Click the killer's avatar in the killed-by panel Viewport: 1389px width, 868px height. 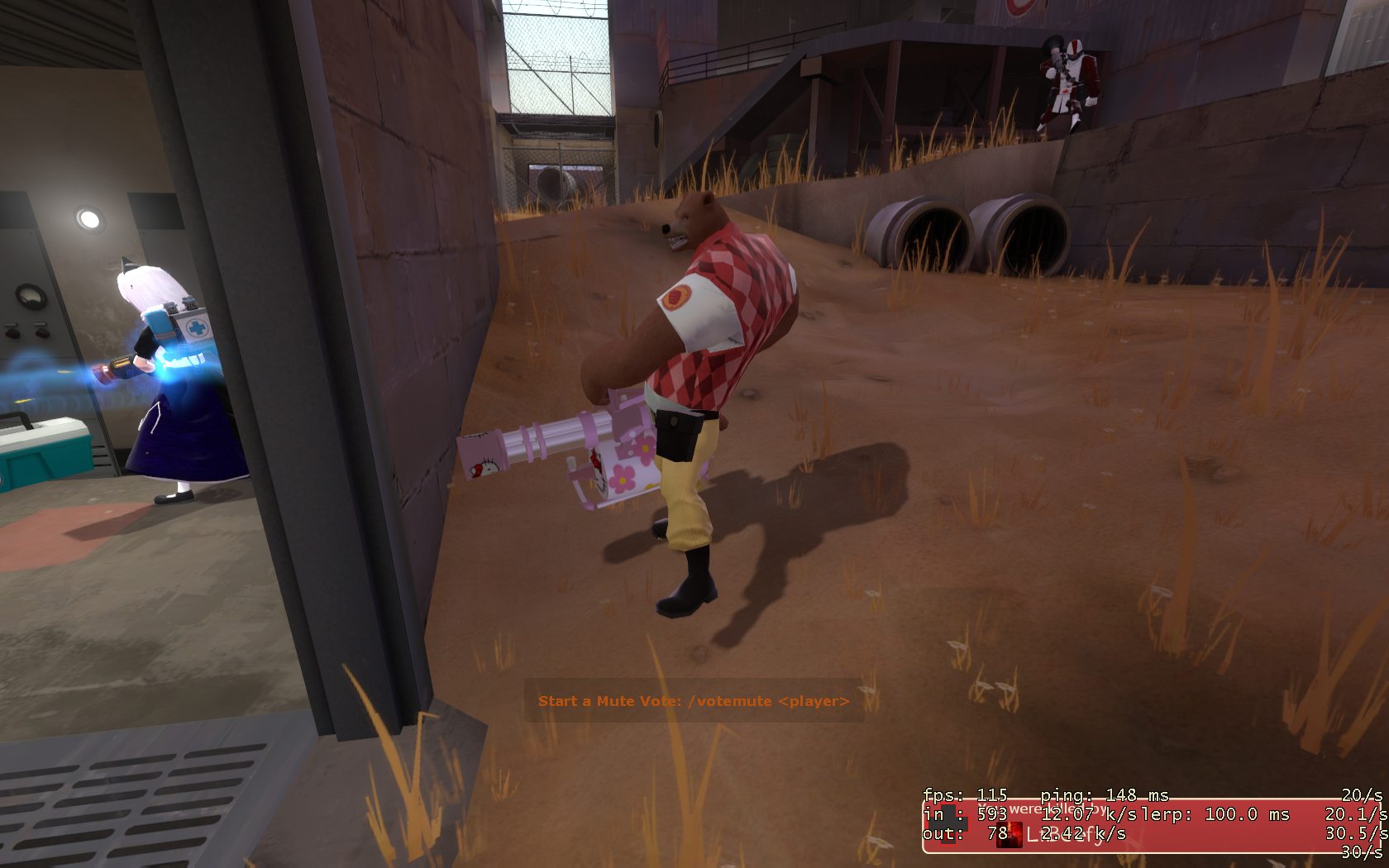coord(1008,834)
